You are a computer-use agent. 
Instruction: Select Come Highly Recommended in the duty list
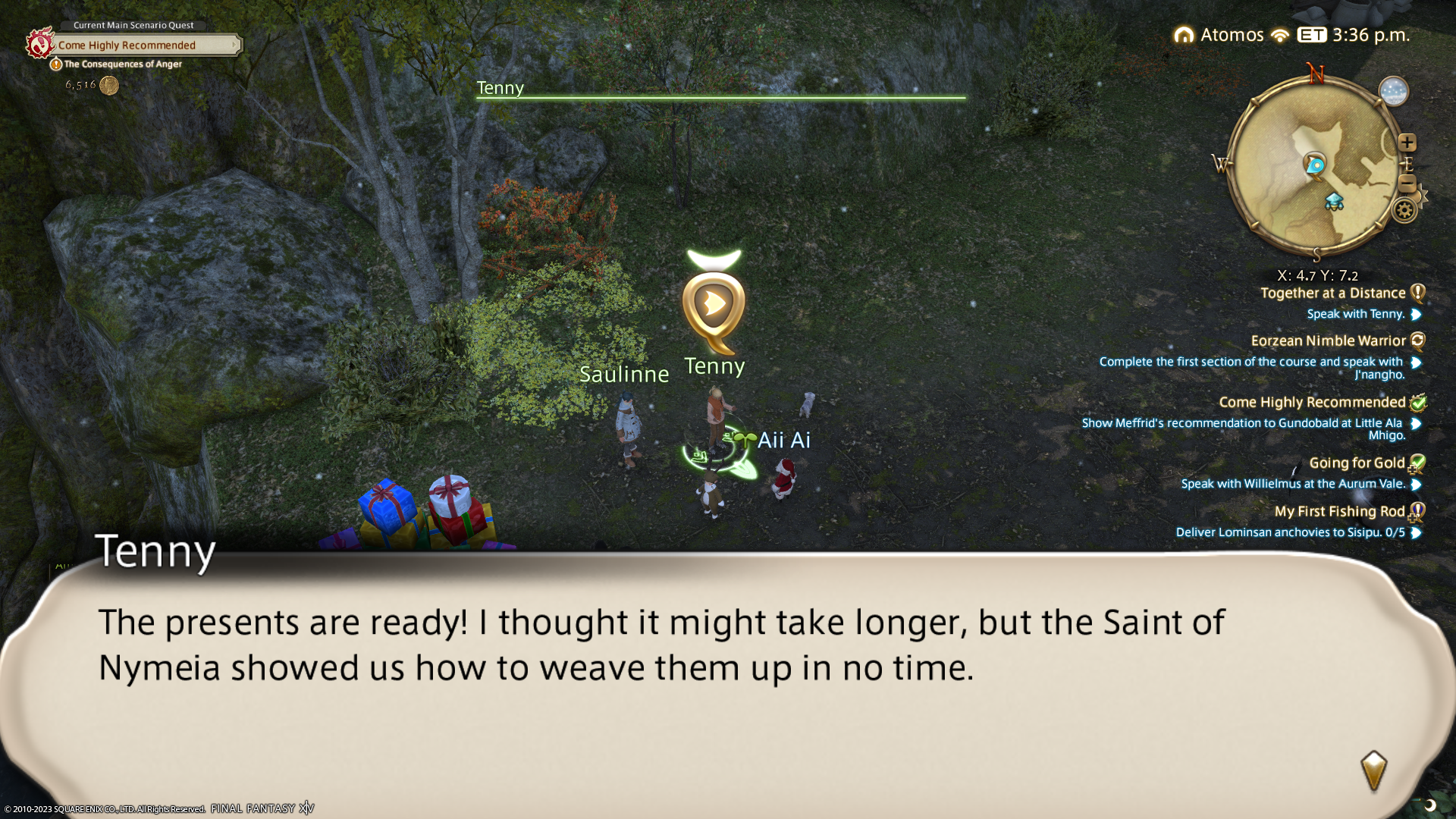tap(1312, 403)
